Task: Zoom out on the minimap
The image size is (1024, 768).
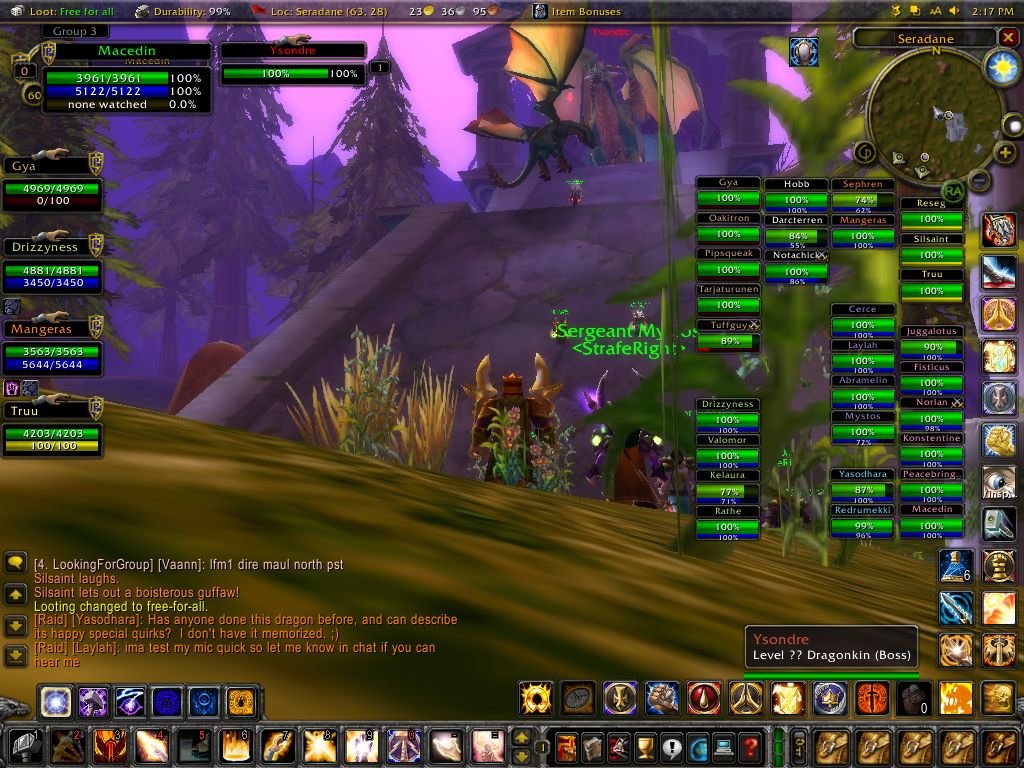Action: (x=980, y=181)
